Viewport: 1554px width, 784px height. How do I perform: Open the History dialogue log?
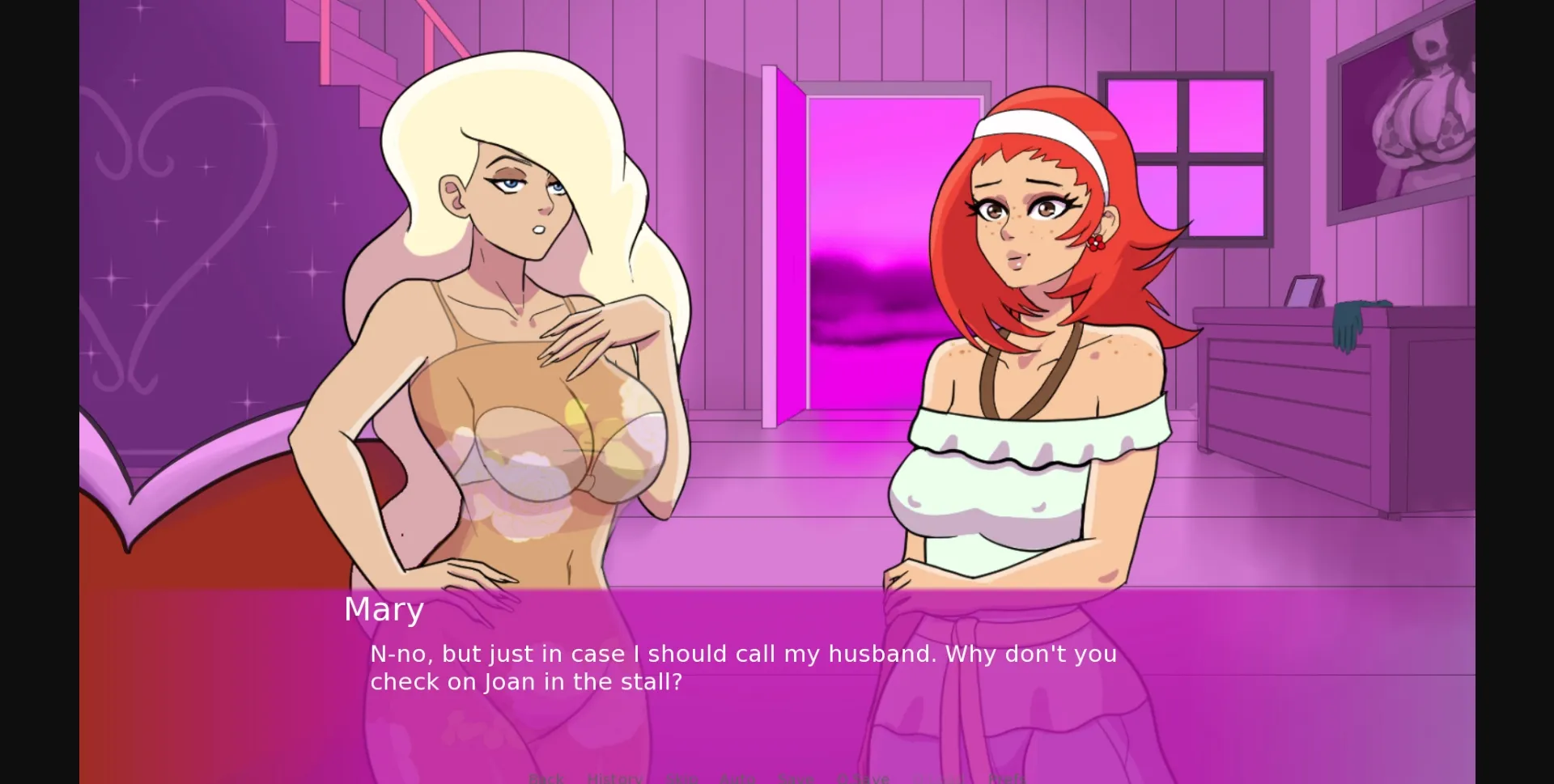[614, 777]
